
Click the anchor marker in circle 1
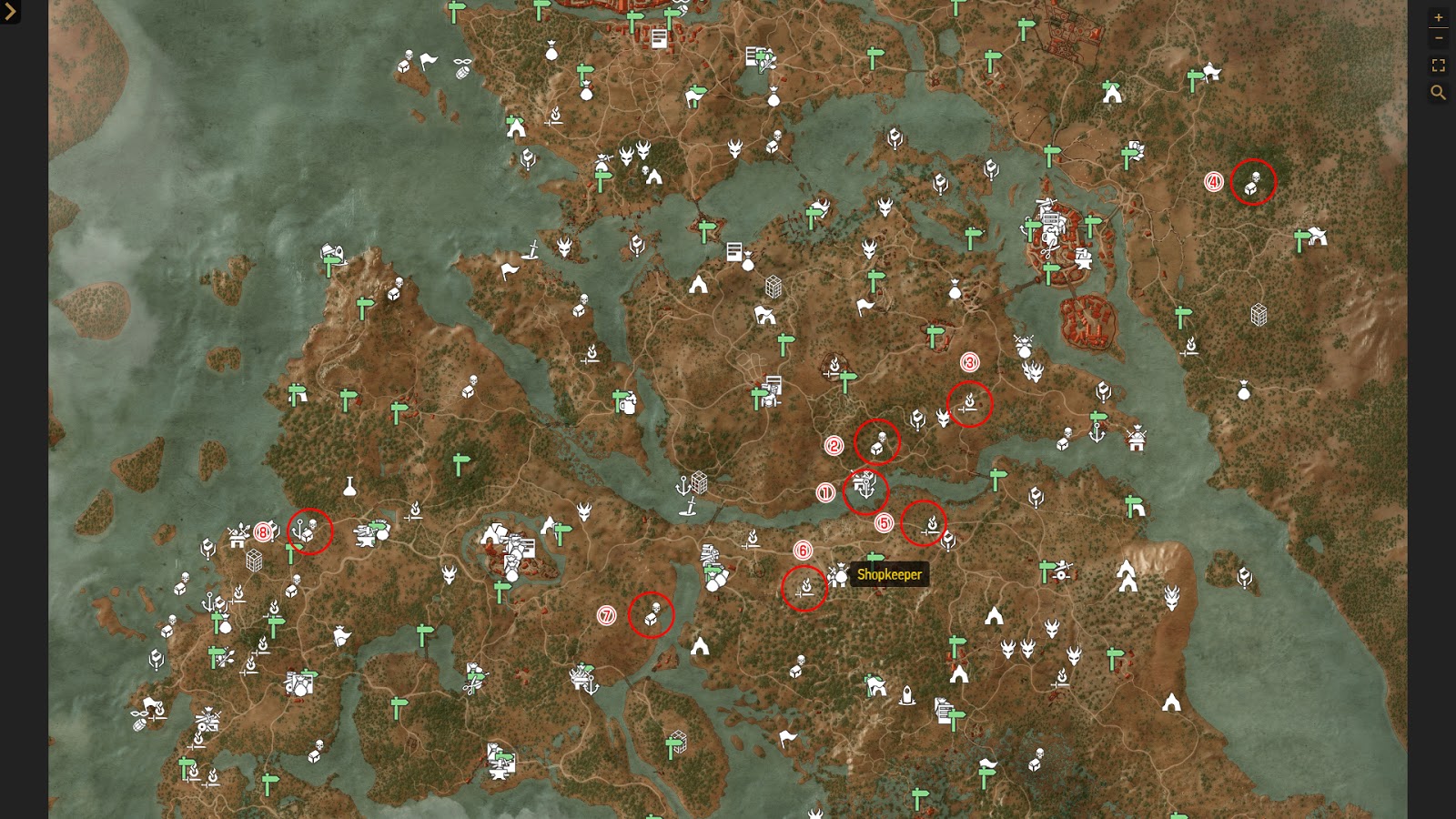click(x=865, y=488)
